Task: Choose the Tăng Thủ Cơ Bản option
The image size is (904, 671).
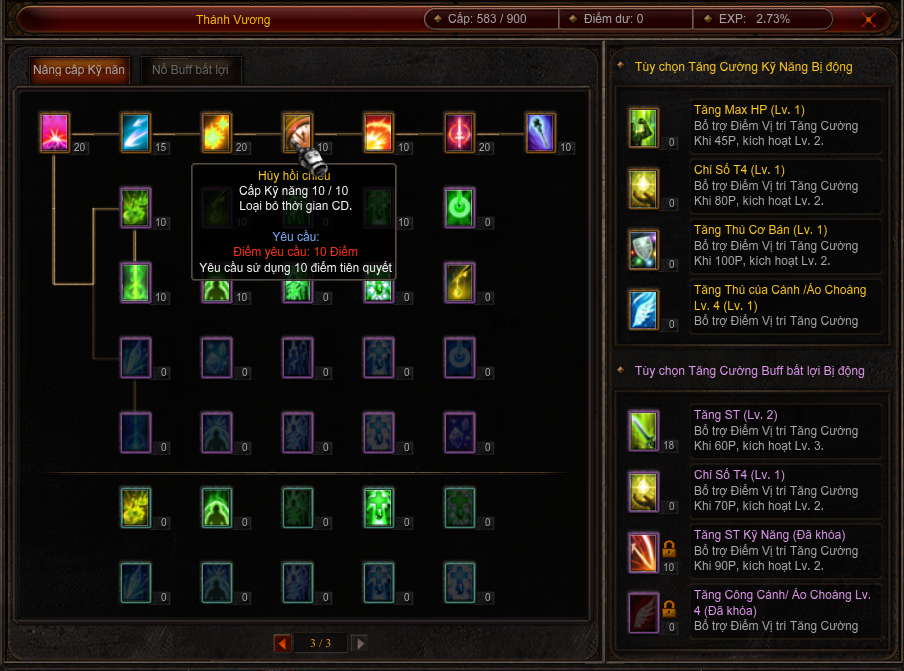Action: click(755, 245)
